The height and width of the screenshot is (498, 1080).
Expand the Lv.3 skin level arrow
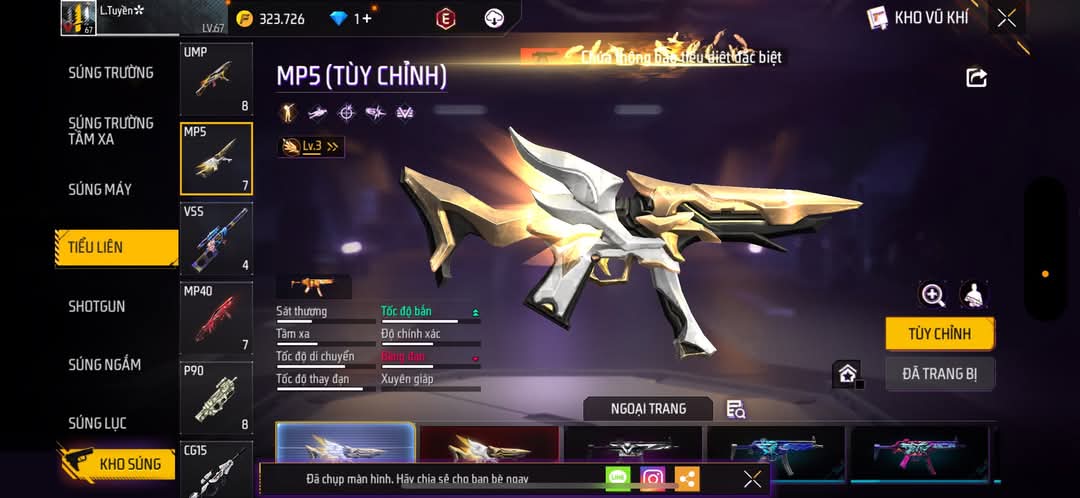coord(333,147)
